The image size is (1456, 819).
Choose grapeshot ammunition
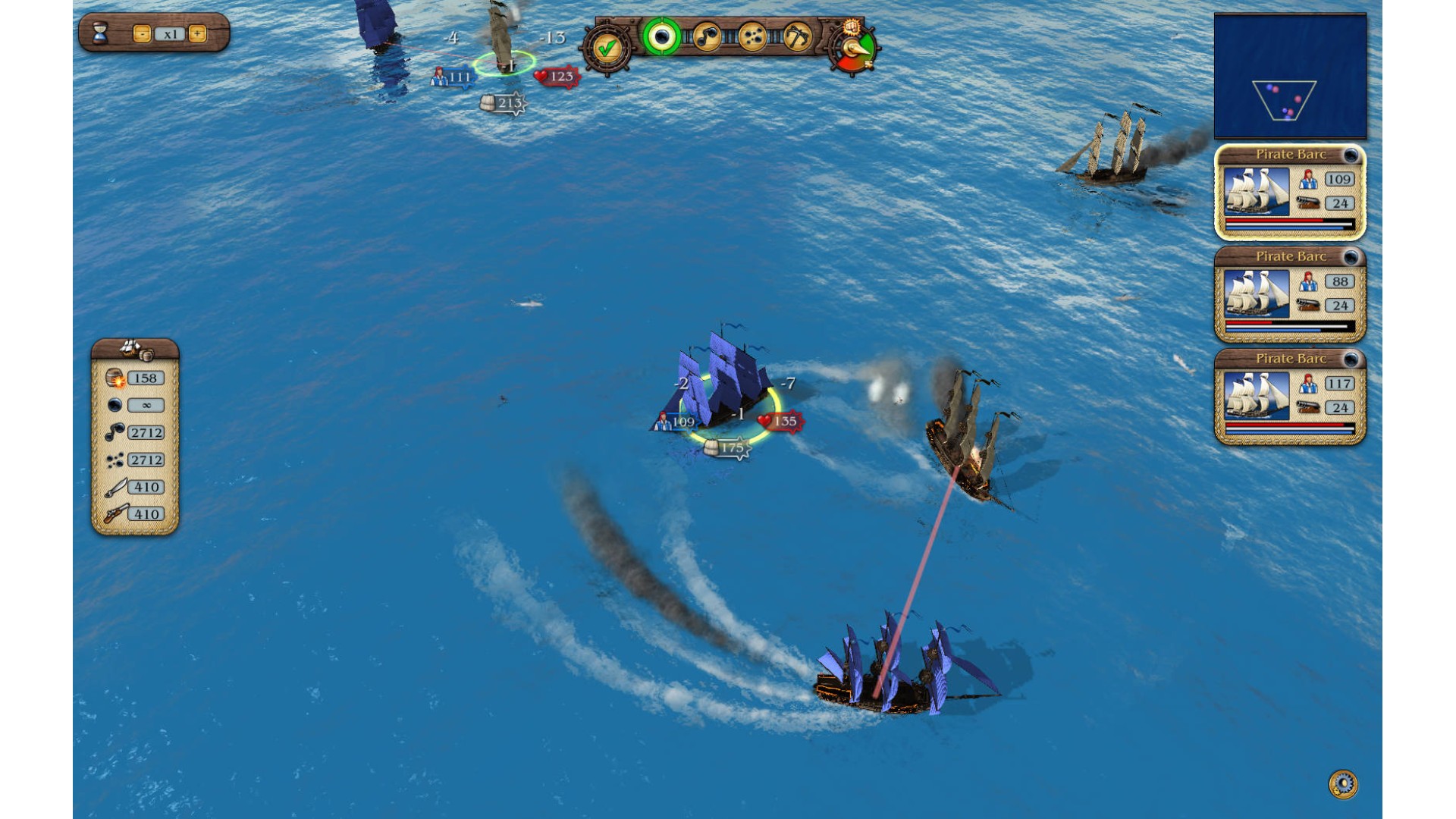tap(752, 36)
